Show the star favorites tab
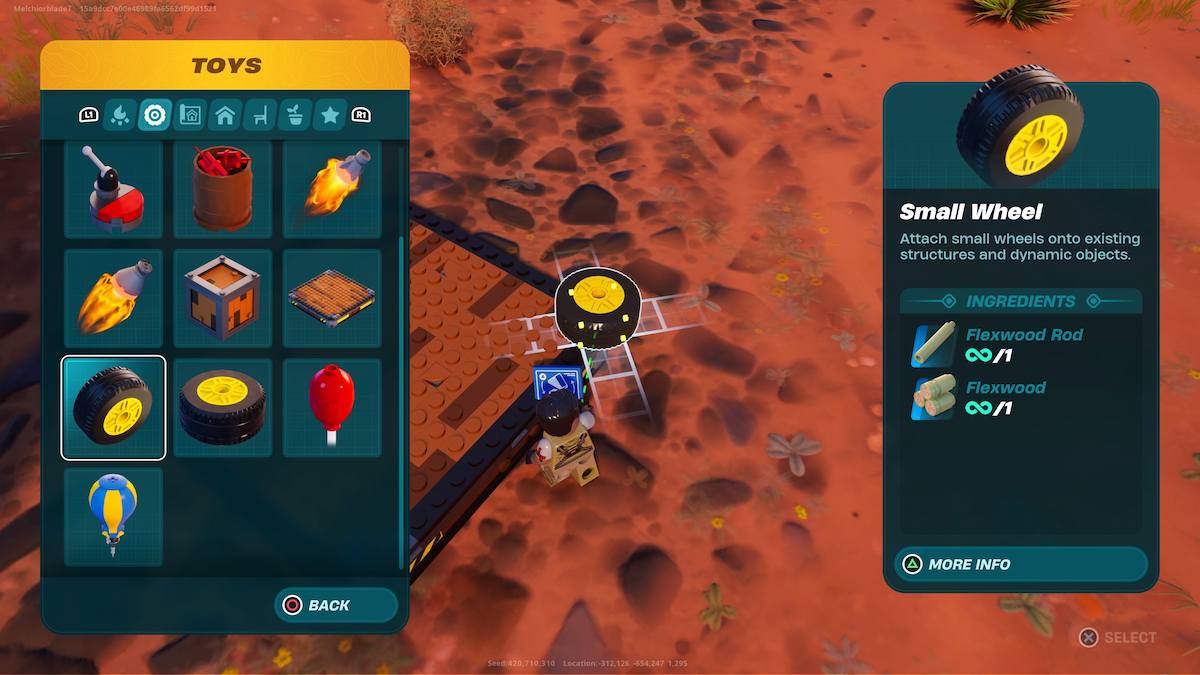This screenshot has height=675, width=1200. point(330,115)
